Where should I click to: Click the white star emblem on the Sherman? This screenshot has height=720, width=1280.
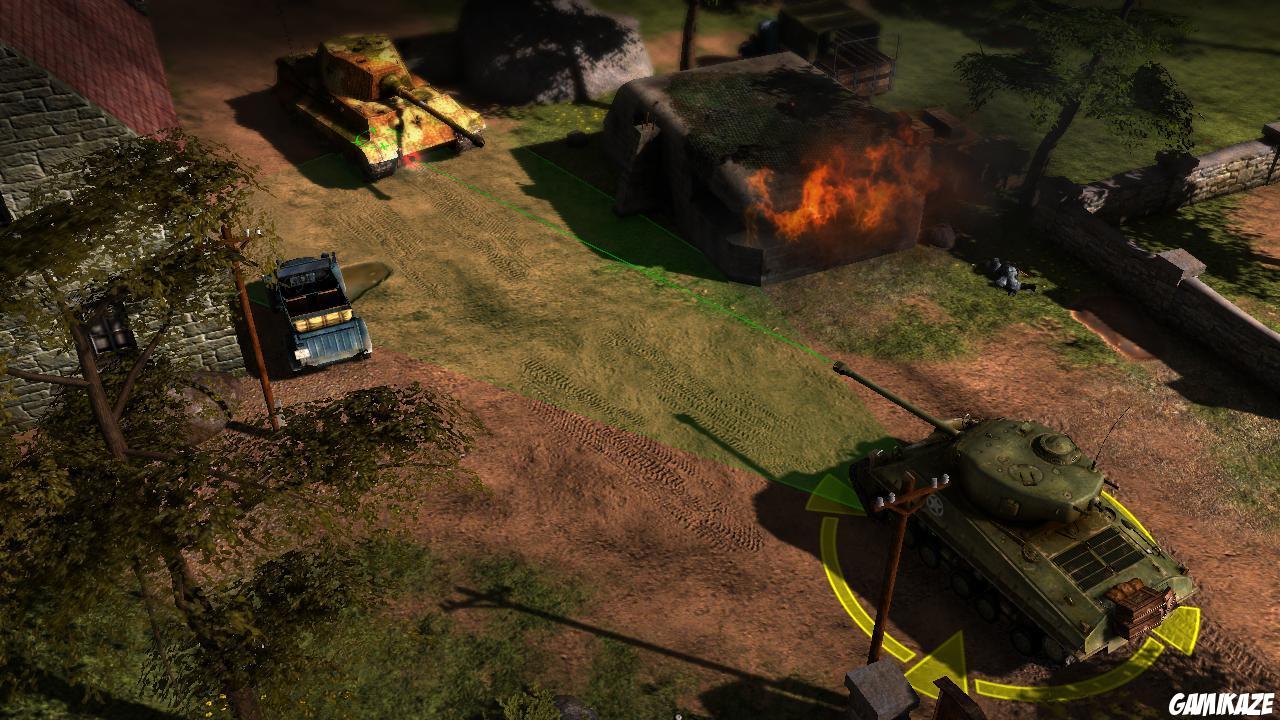coord(934,506)
